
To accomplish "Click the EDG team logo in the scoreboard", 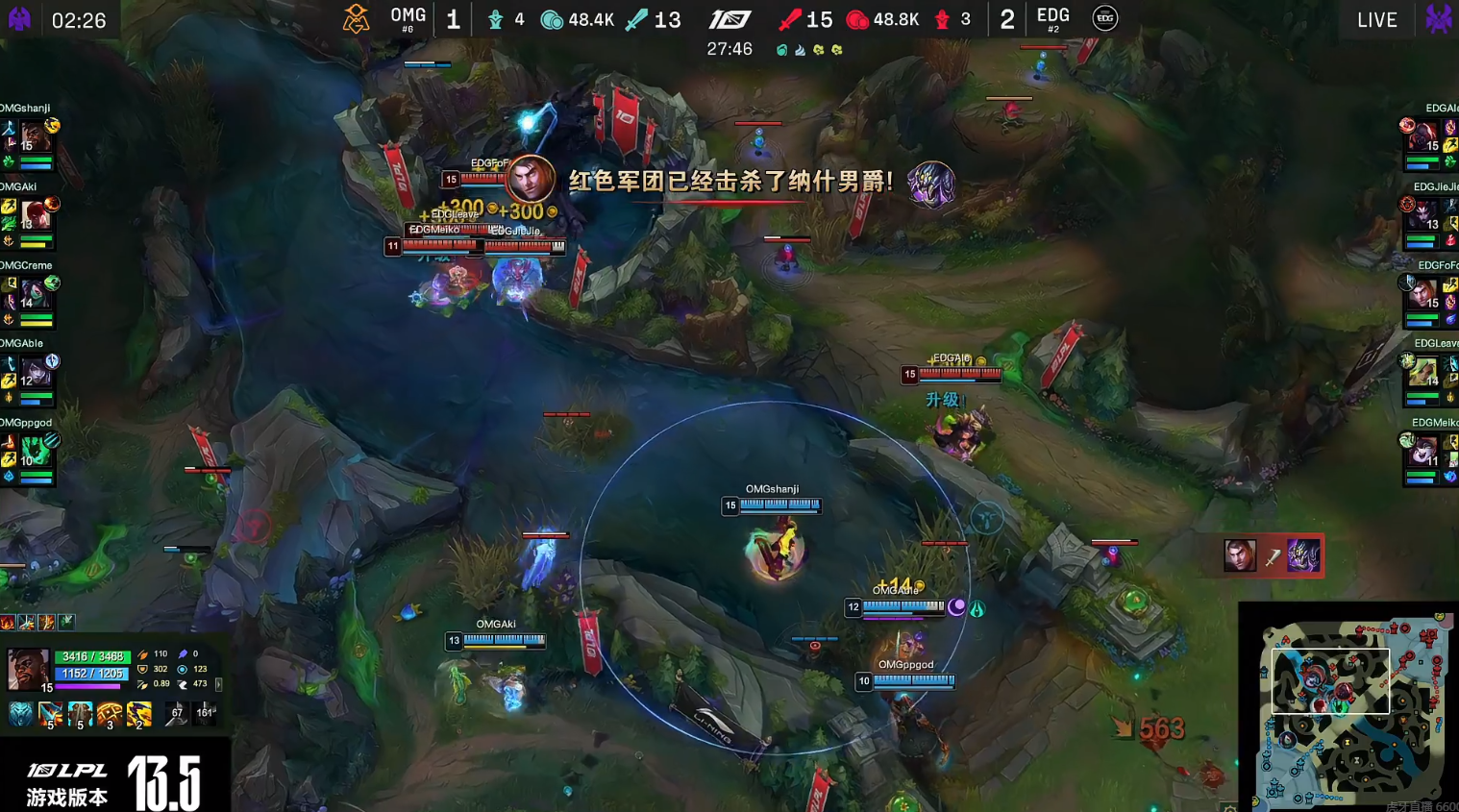I will 1103,17.
